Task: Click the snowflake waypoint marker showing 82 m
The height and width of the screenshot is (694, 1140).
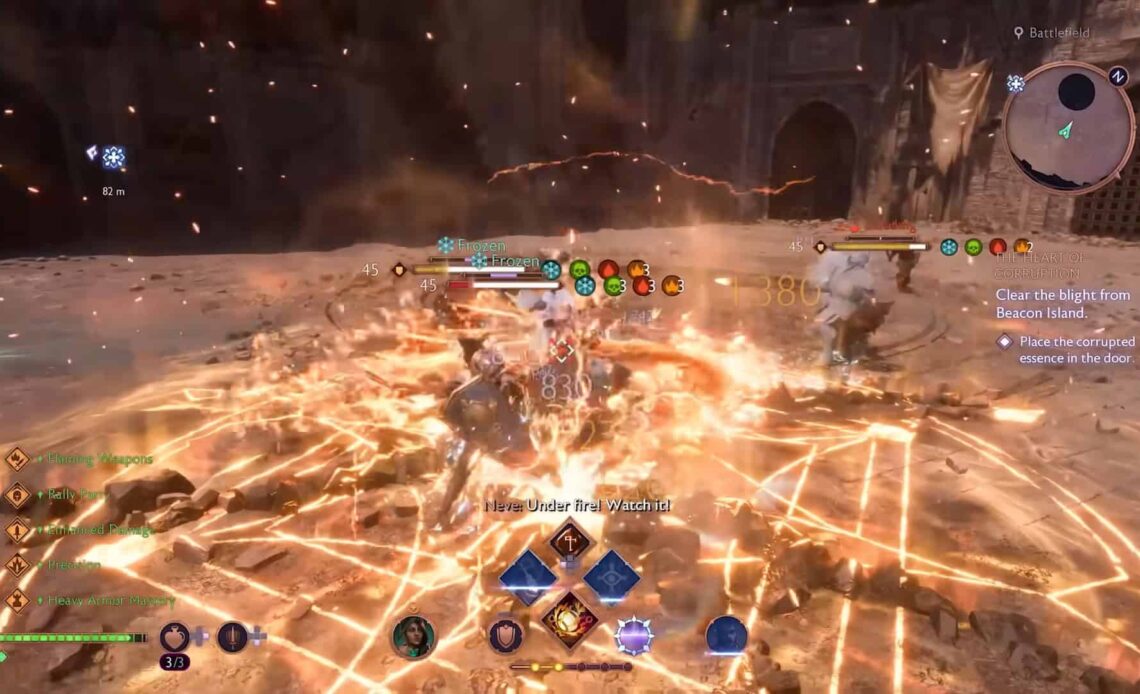Action: (113, 157)
